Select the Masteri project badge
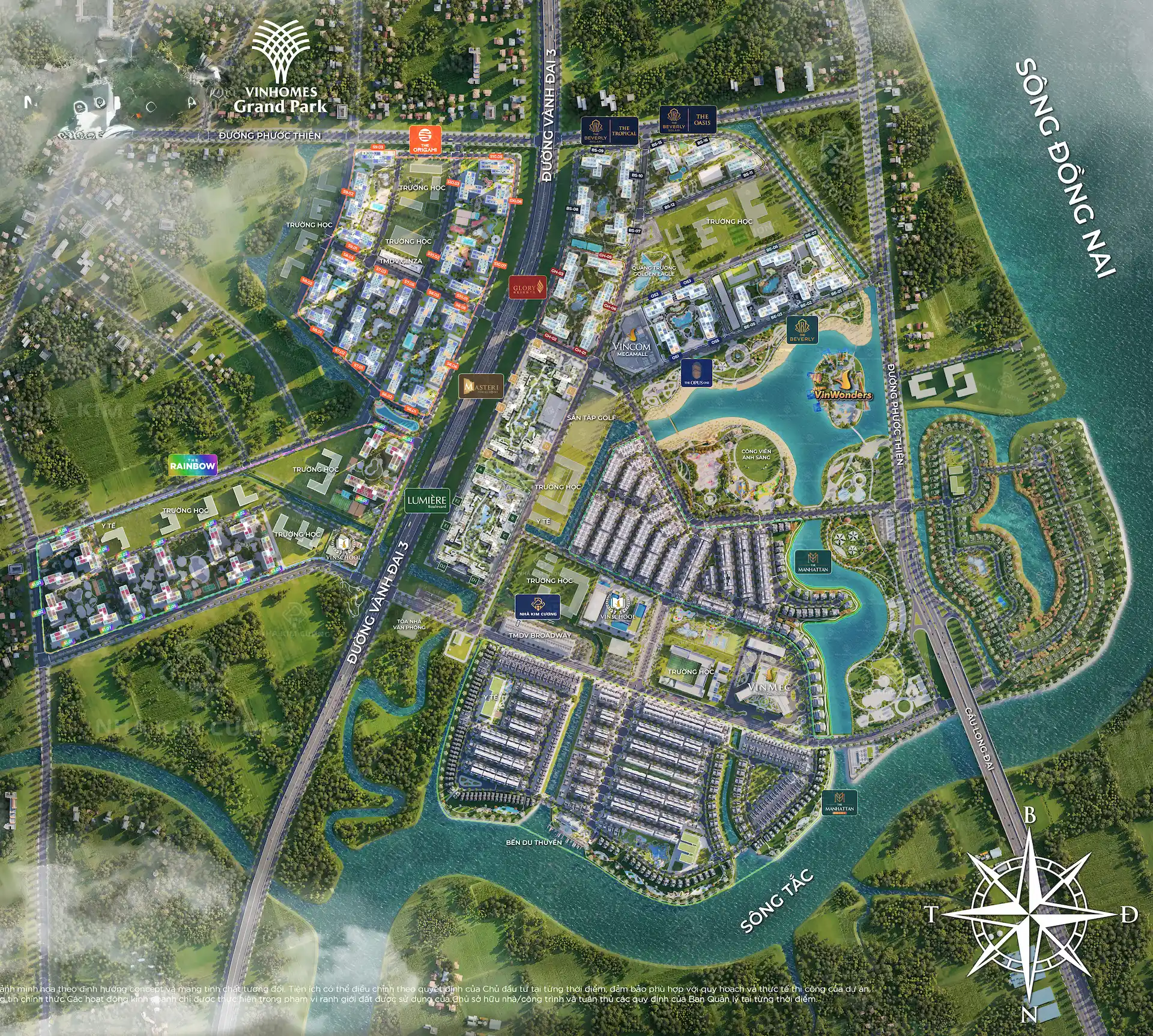 coord(482,387)
